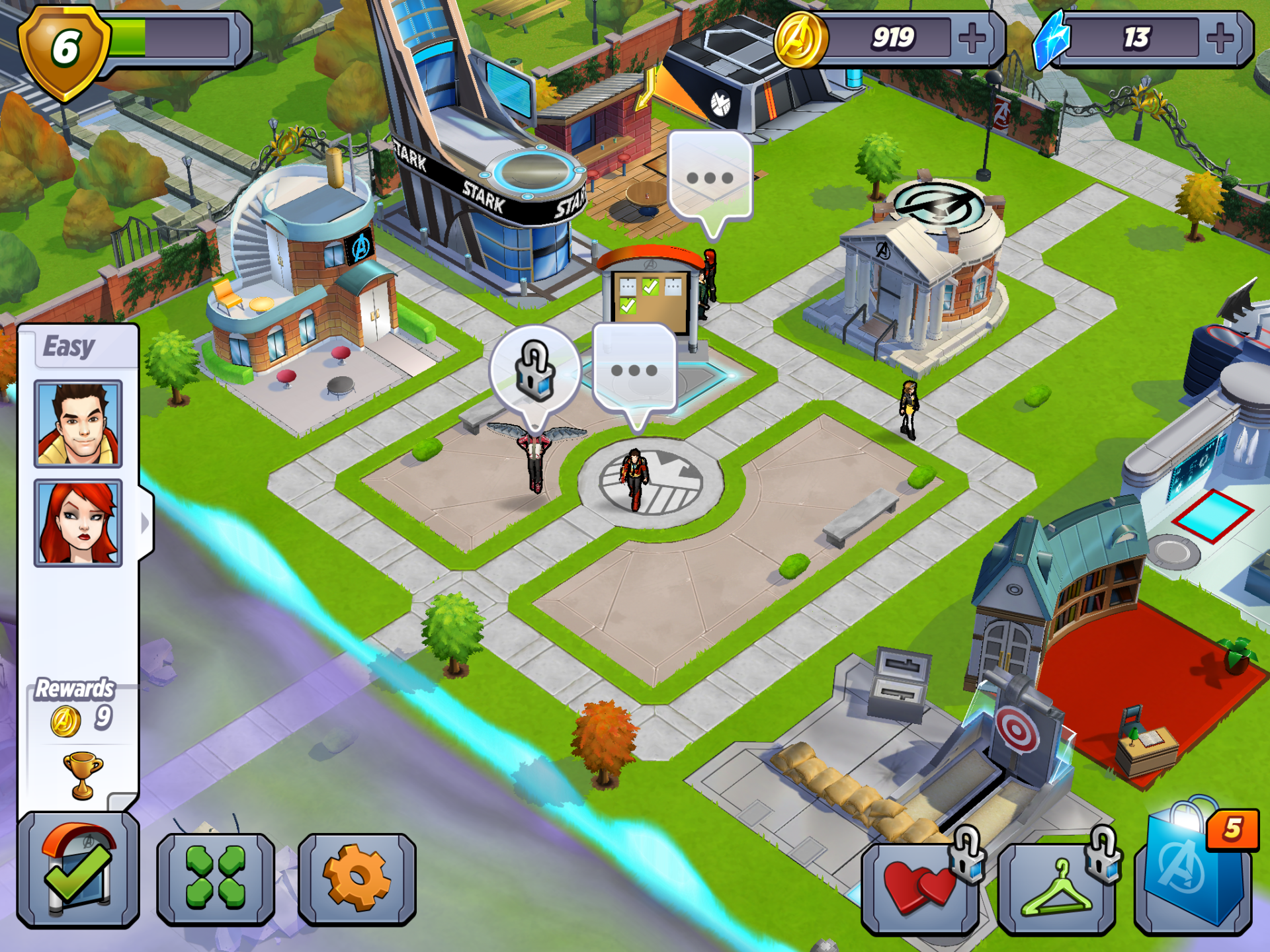
Task: Add more blue shards with plus button
Action: (1220, 38)
